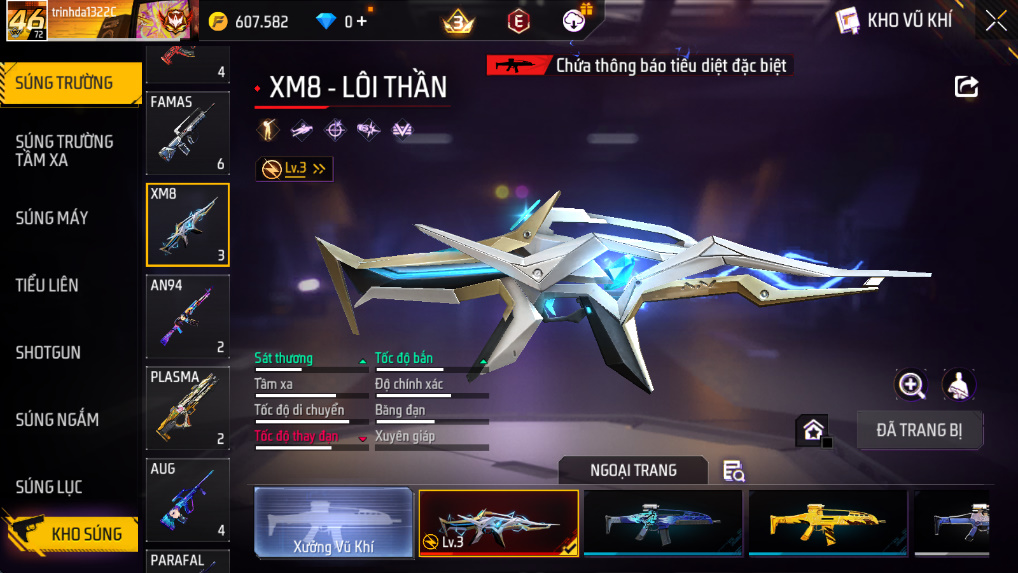Viewport: 1018px width, 573px height.
Task: Open the Kho Vũ Khí collection
Action: [x=894, y=21]
